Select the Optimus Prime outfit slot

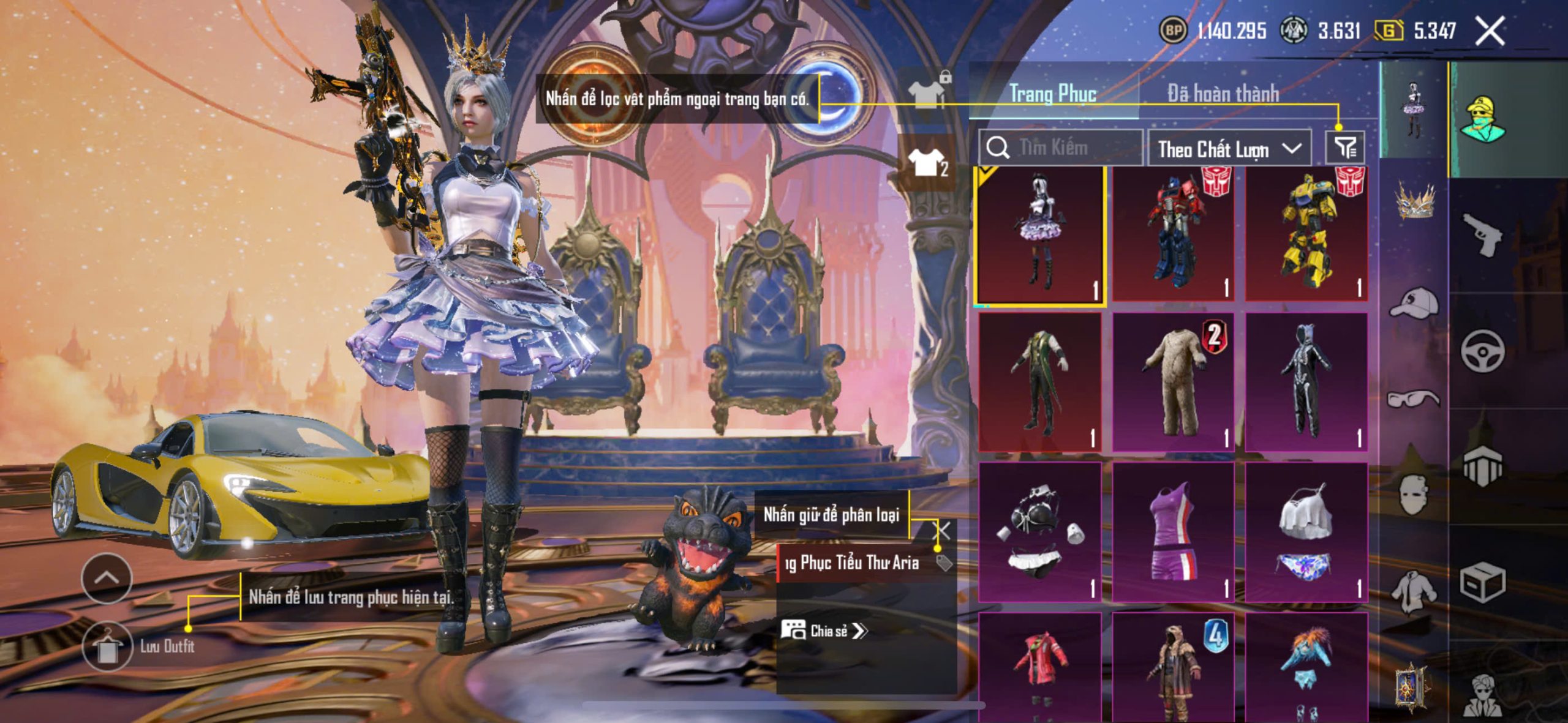point(1172,234)
